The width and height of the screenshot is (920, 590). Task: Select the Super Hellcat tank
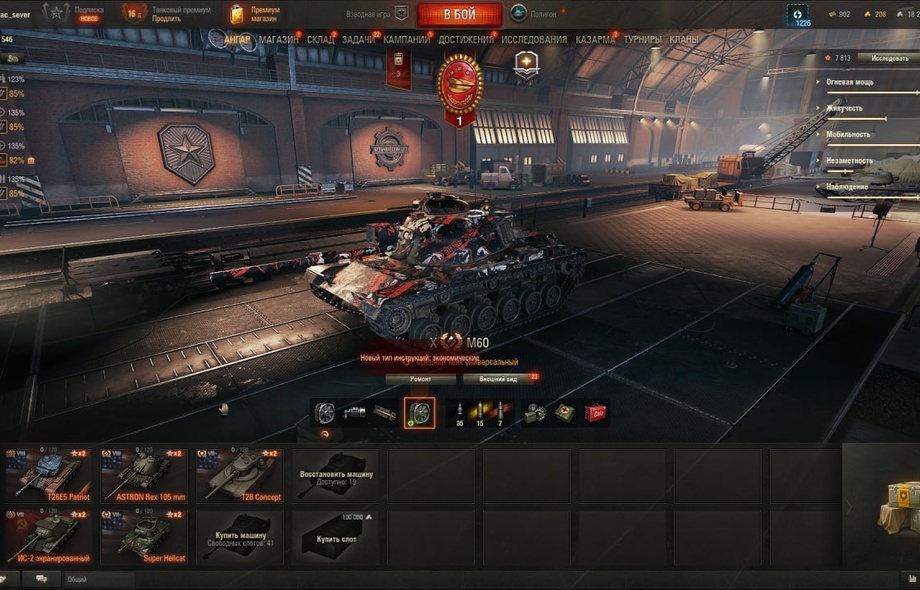pyautogui.click(x=143, y=536)
